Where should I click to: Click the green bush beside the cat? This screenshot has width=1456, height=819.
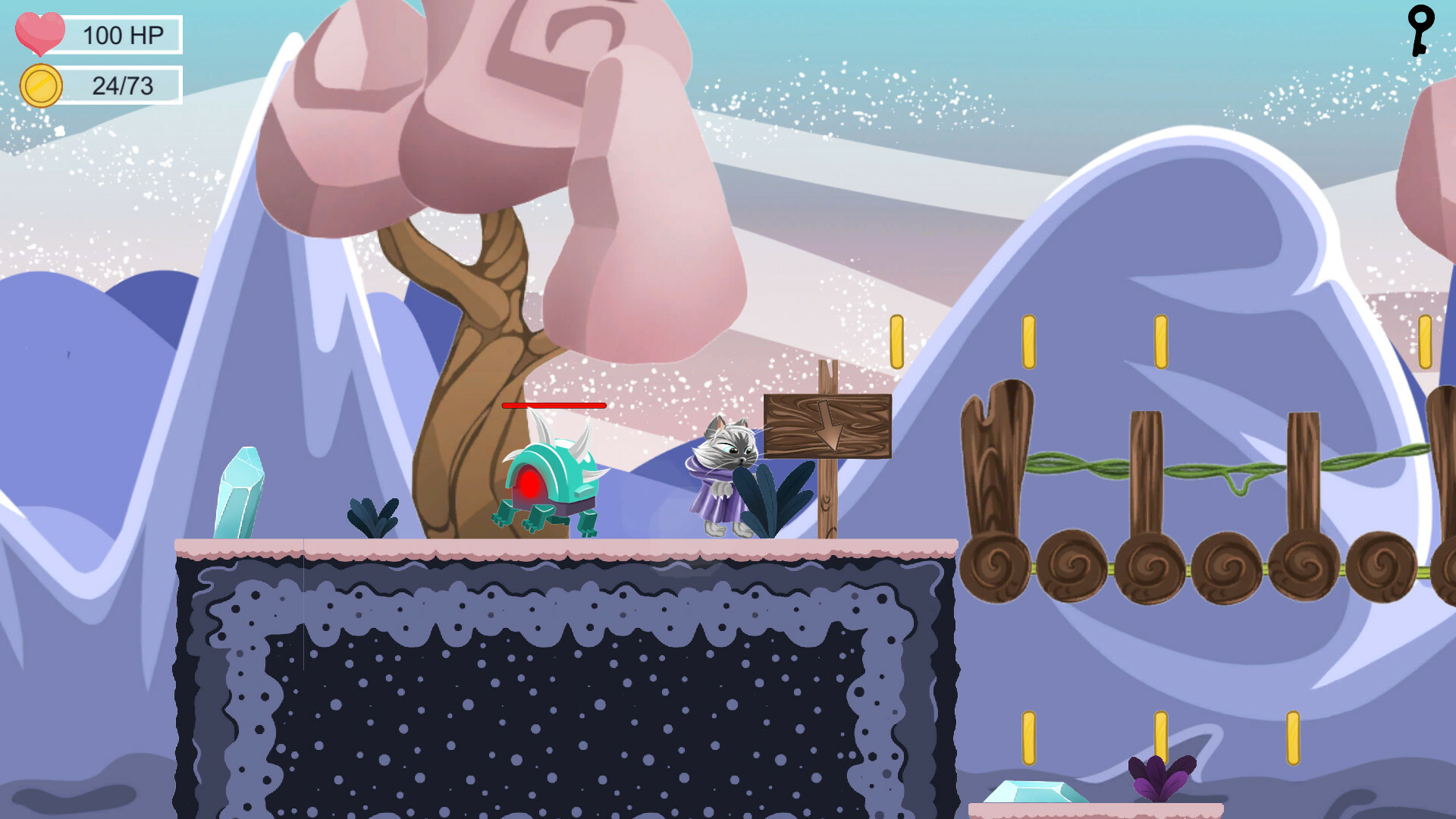pos(775,500)
